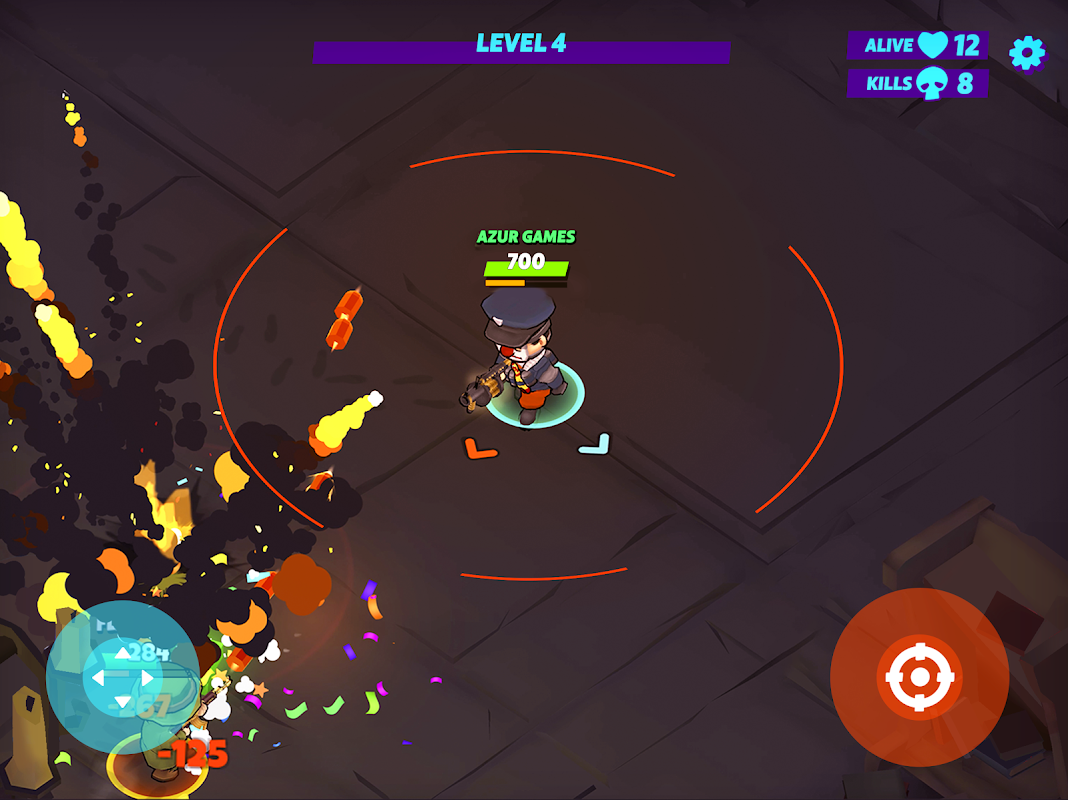The image size is (1068, 800).
Task: Open settings with the gear icon
Action: click(x=1027, y=53)
